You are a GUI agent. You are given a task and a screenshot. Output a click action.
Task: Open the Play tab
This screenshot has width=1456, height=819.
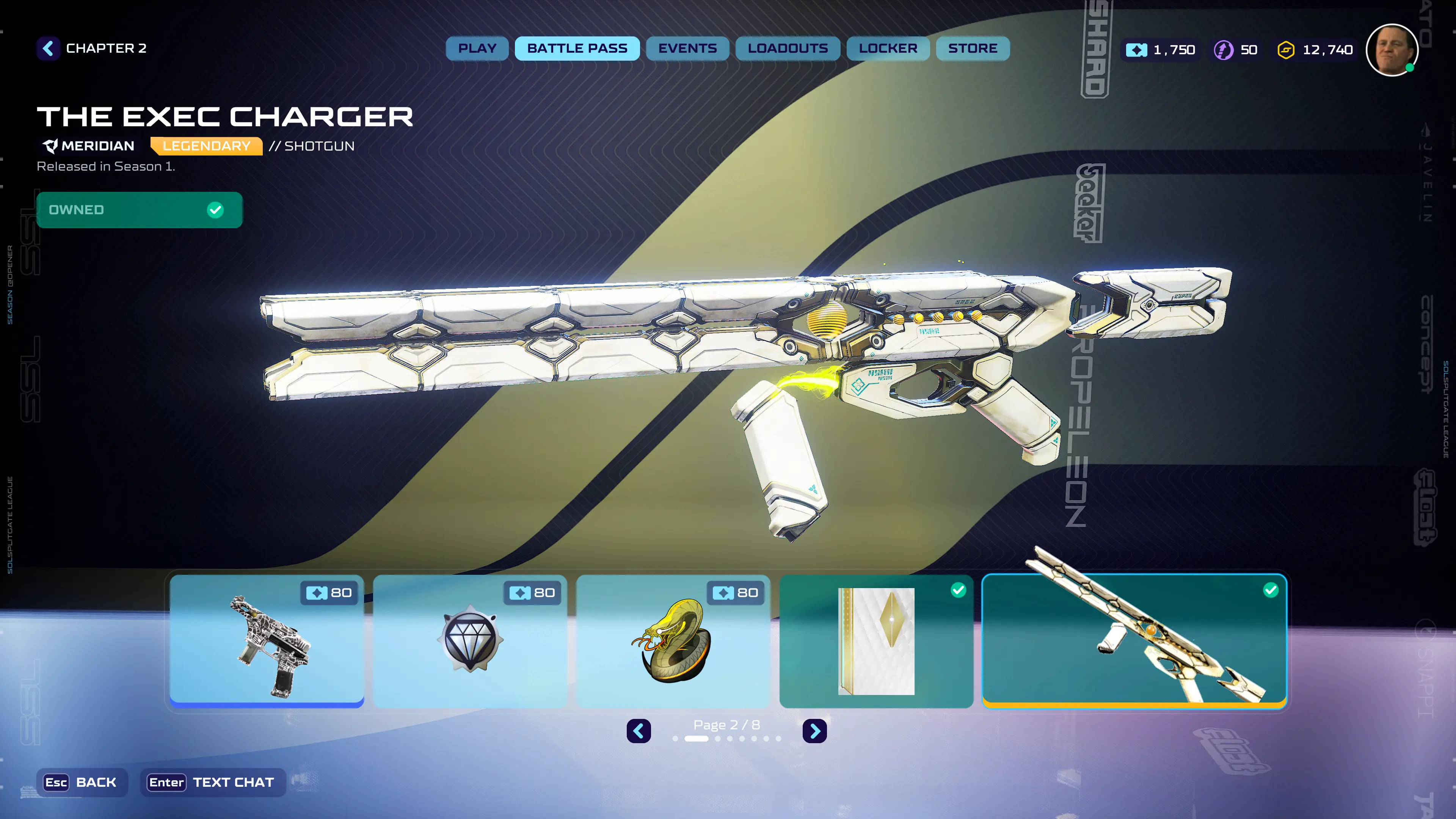pos(477,49)
